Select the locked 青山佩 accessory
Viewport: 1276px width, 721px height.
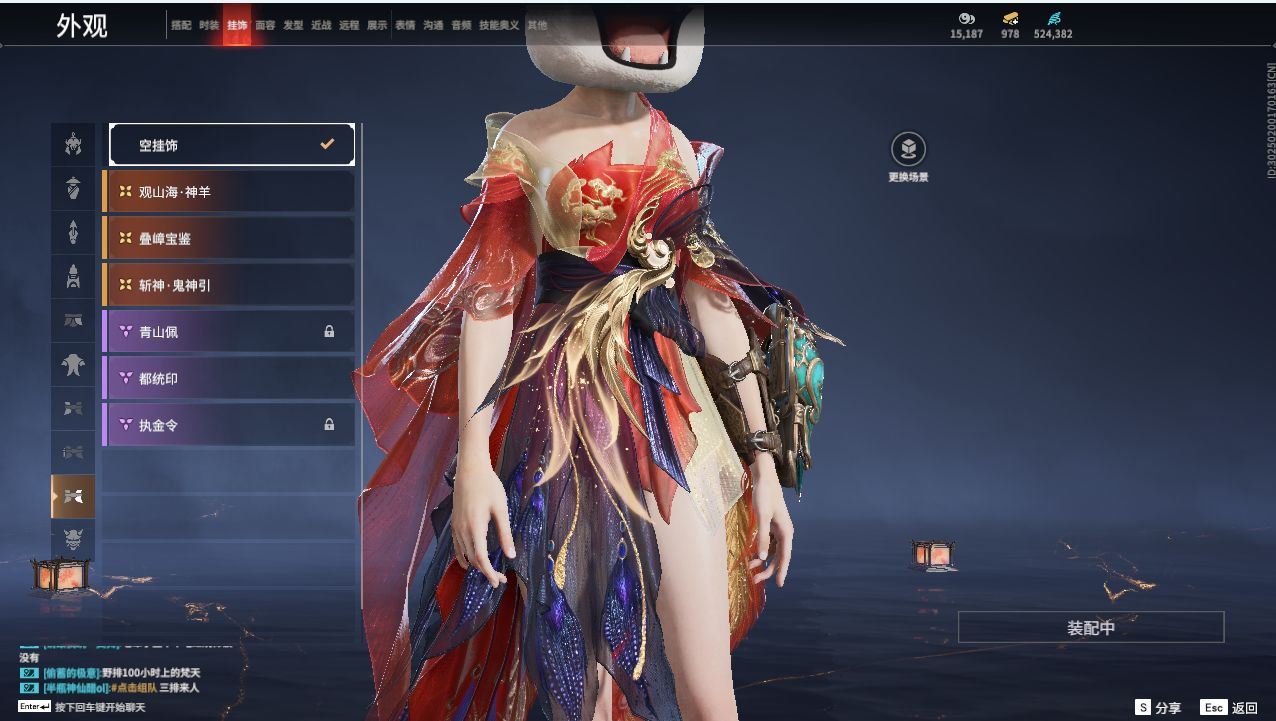(229, 331)
